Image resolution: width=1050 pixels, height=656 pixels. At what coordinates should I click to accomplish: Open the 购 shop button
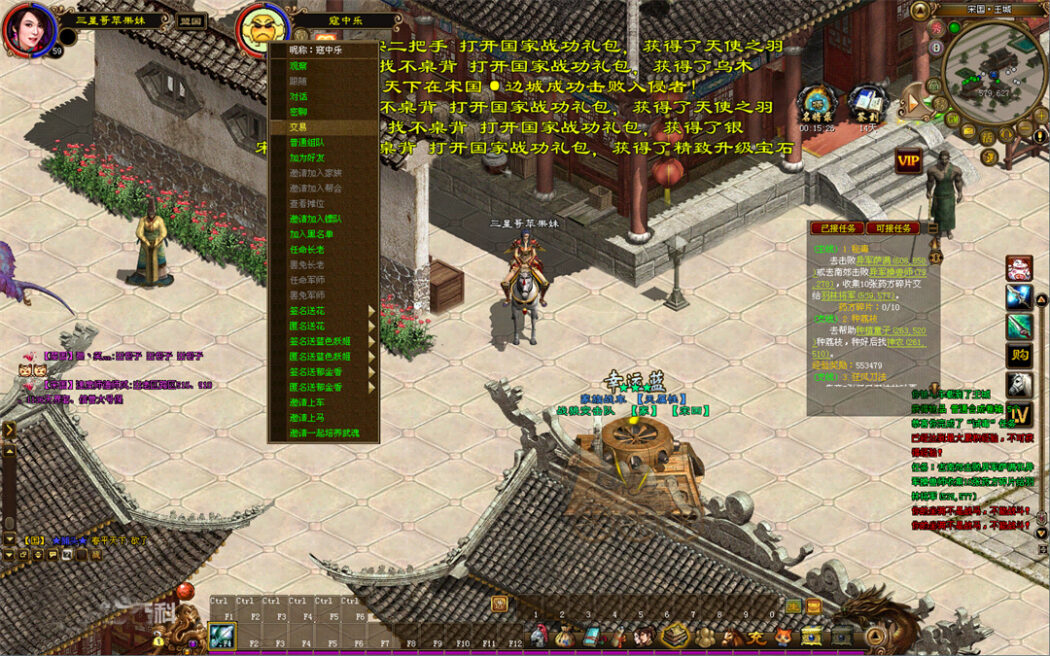[x=1019, y=354]
